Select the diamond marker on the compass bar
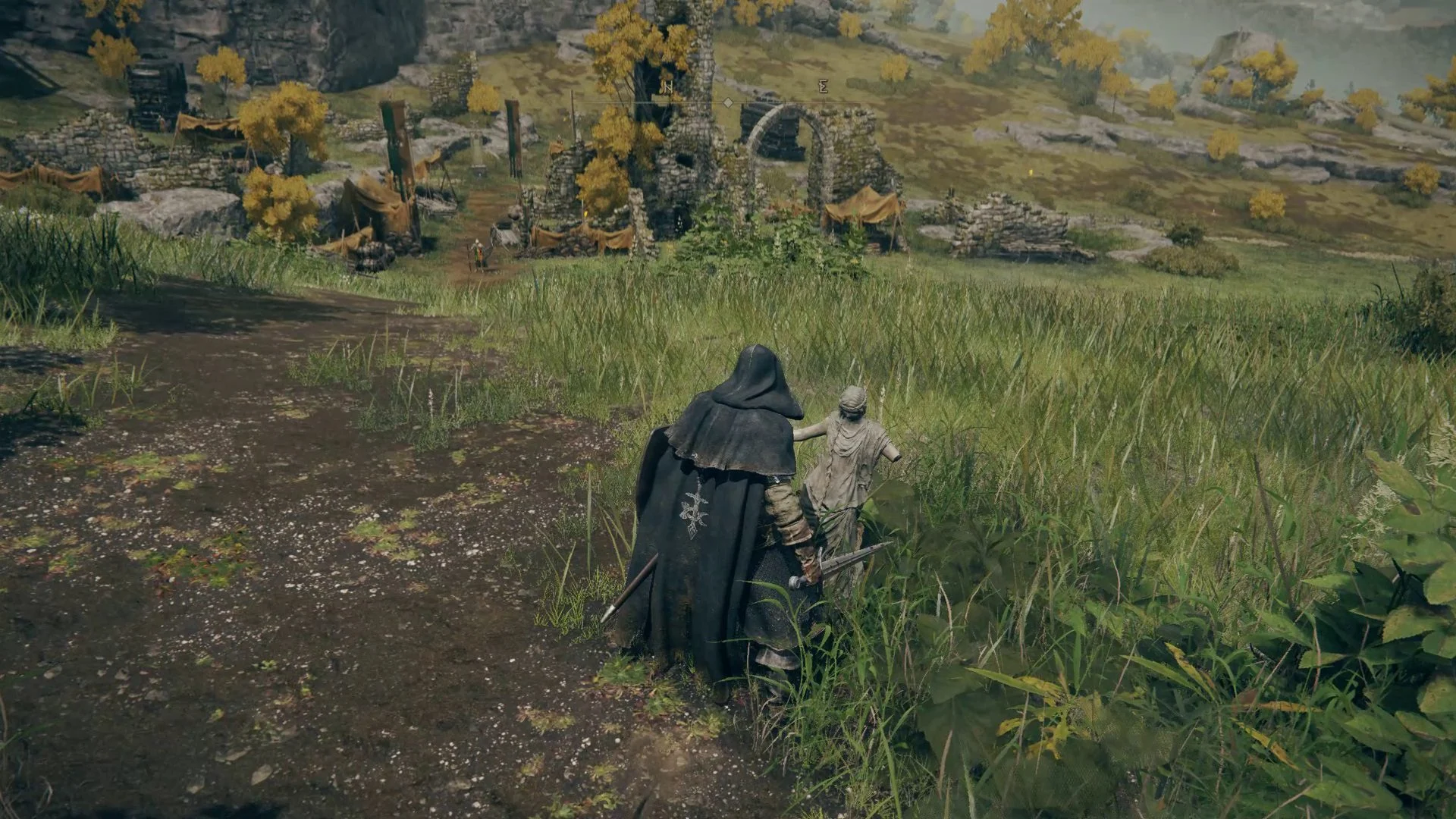This screenshot has height=819, width=1456. (x=728, y=102)
